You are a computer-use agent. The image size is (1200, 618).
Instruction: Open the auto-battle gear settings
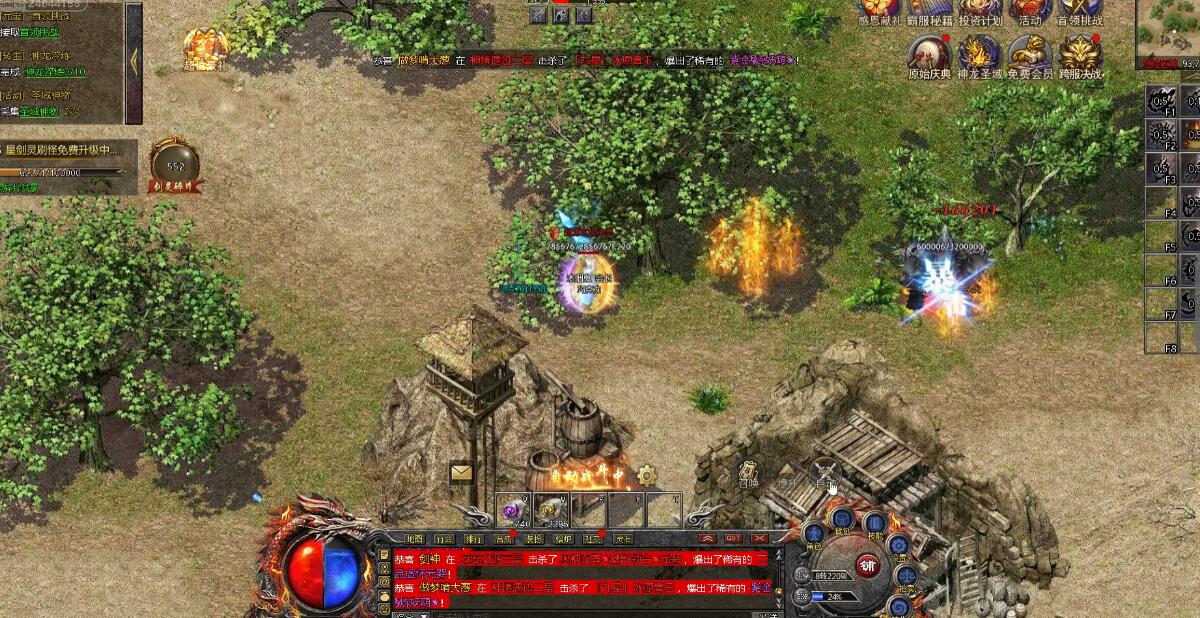click(647, 475)
